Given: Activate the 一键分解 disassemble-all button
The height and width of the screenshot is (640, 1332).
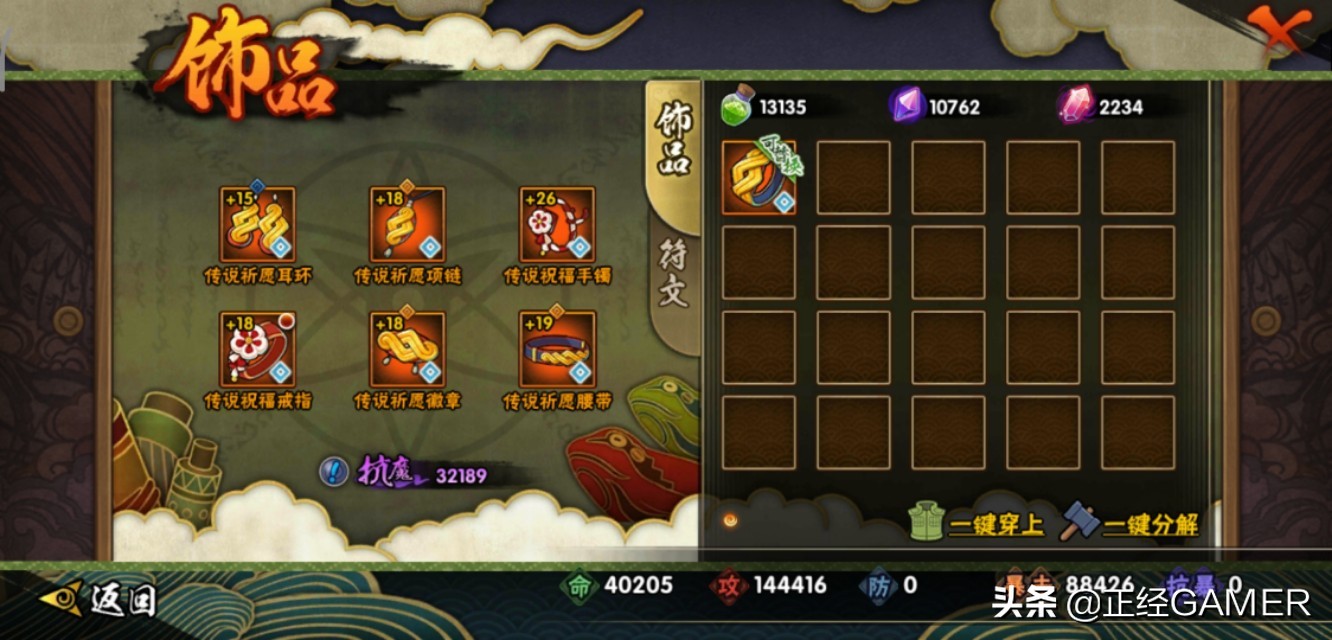Looking at the screenshot, I should click(x=1130, y=523).
